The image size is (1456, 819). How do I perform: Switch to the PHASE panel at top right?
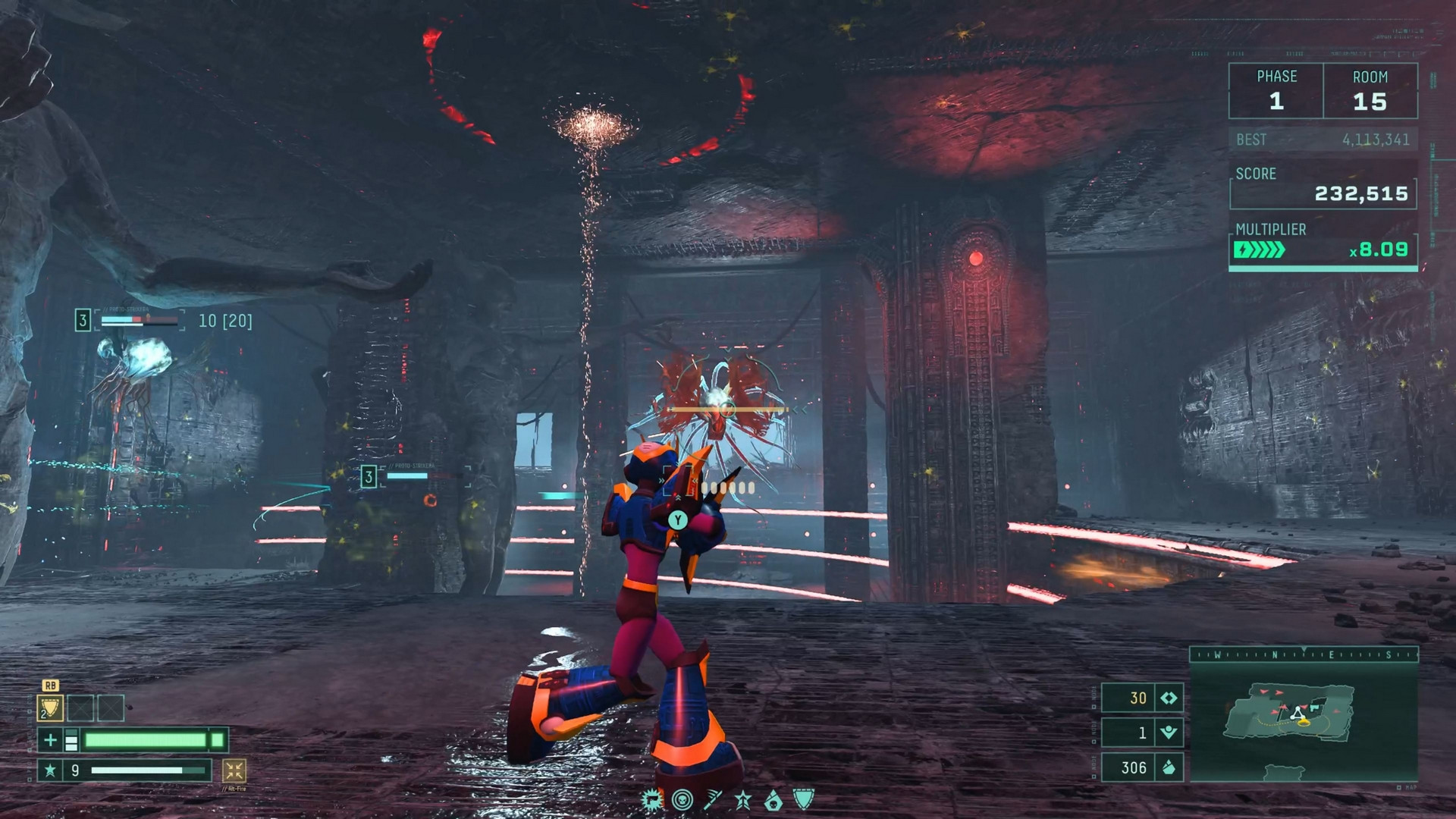[x=1275, y=89]
